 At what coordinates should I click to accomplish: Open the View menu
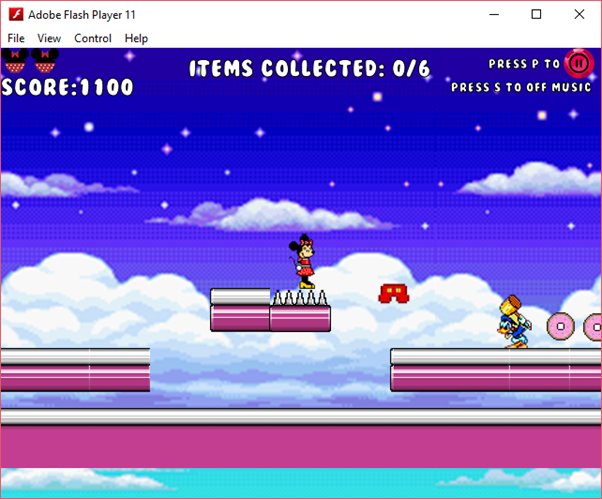49,38
